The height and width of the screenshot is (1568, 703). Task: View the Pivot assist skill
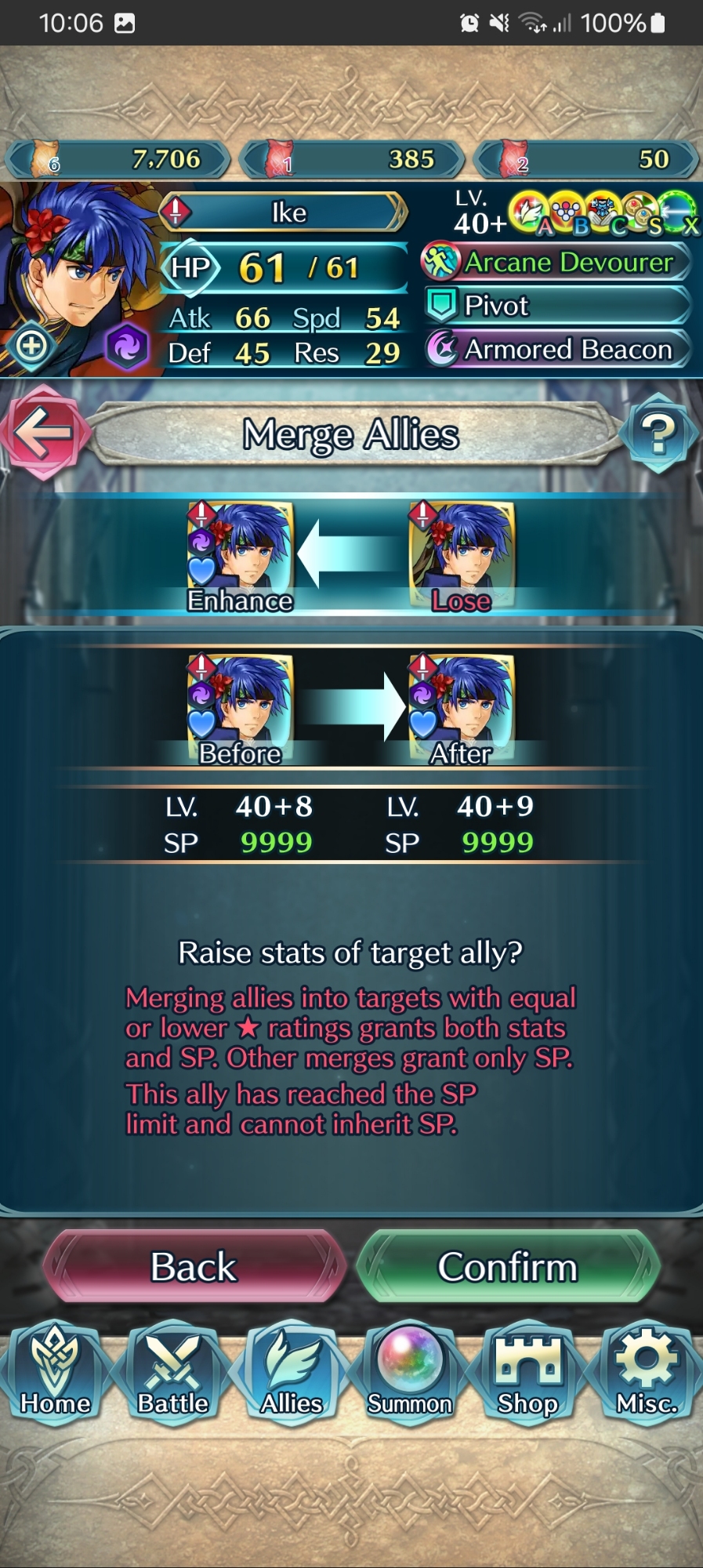click(558, 305)
